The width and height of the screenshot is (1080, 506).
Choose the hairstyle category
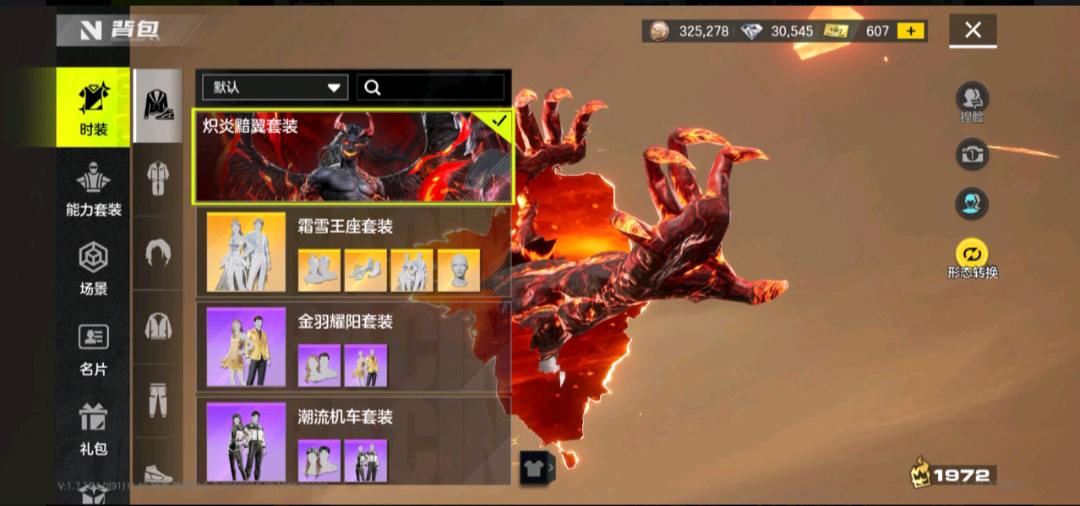click(158, 252)
